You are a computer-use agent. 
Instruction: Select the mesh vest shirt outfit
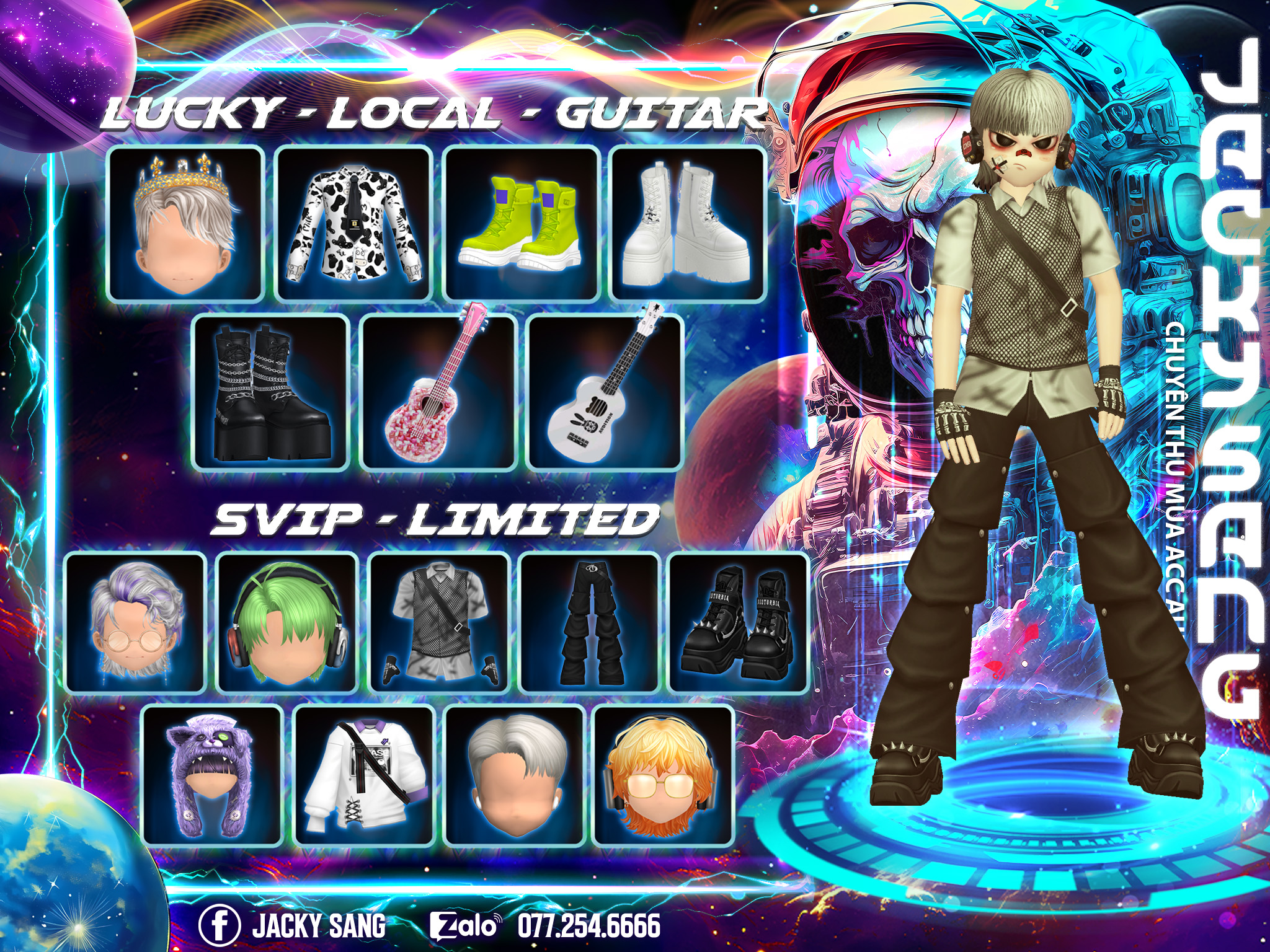439,623
